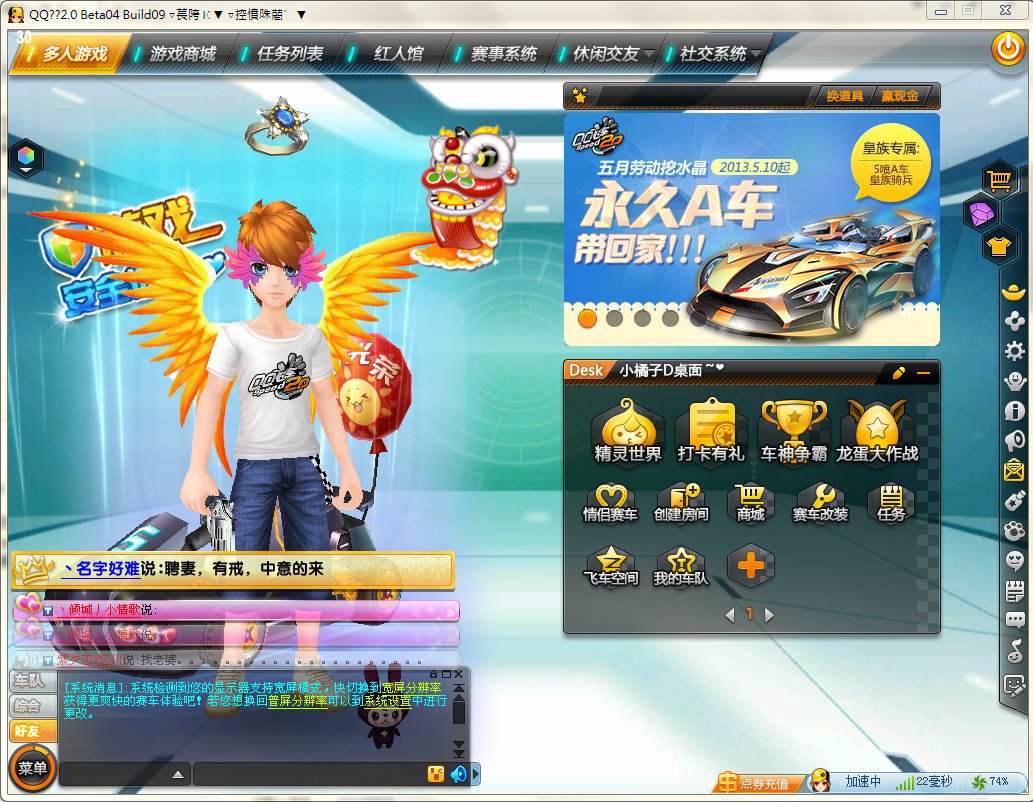This screenshot has height=802, width=1033.
Task: Click the 赢现金 button
Action: [899, 96]
